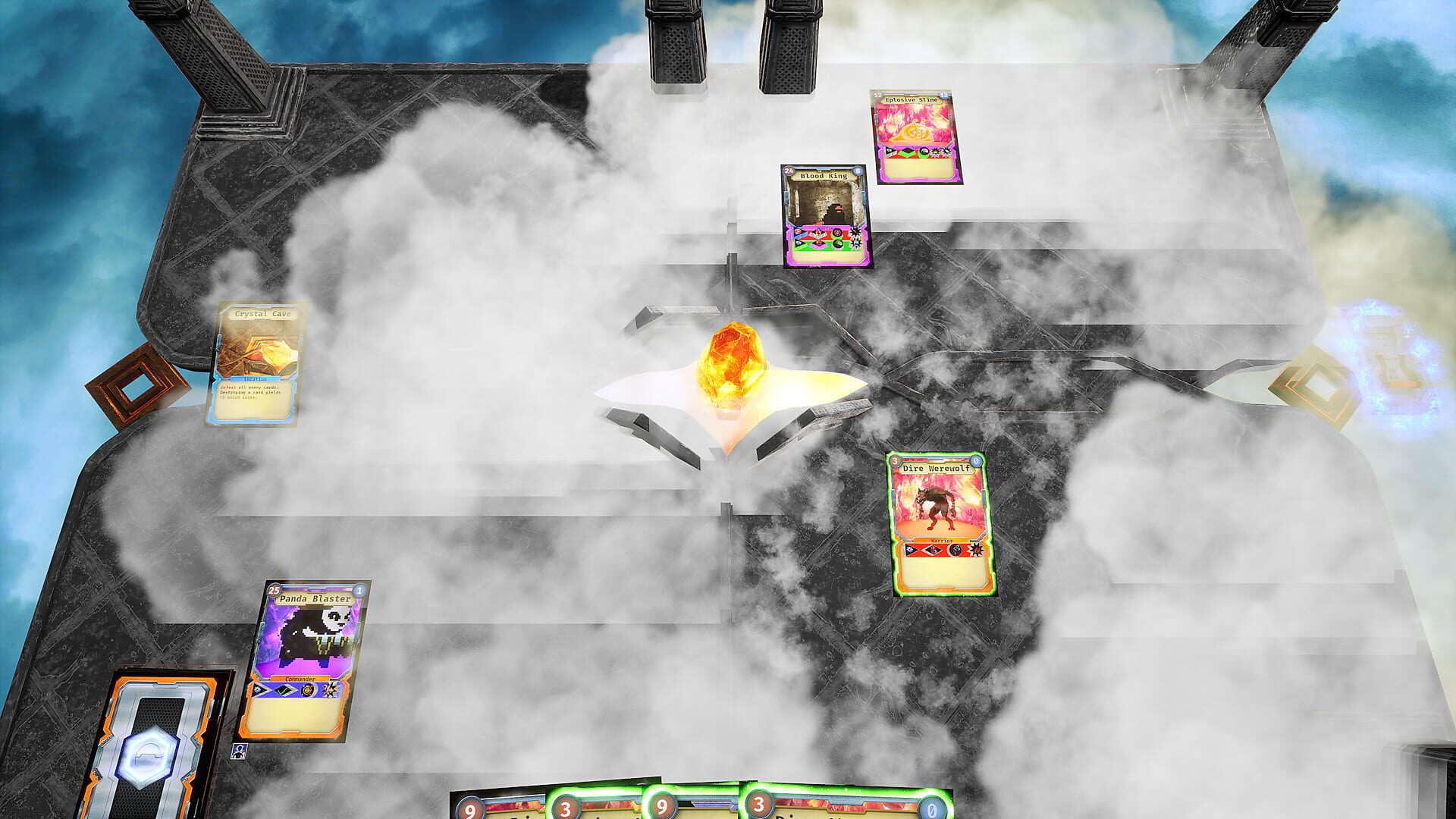This screenshot has width=1456, height=819.
Task: Click the sun-gear ability icon on Panda Blaster
Action: [308, 689]
